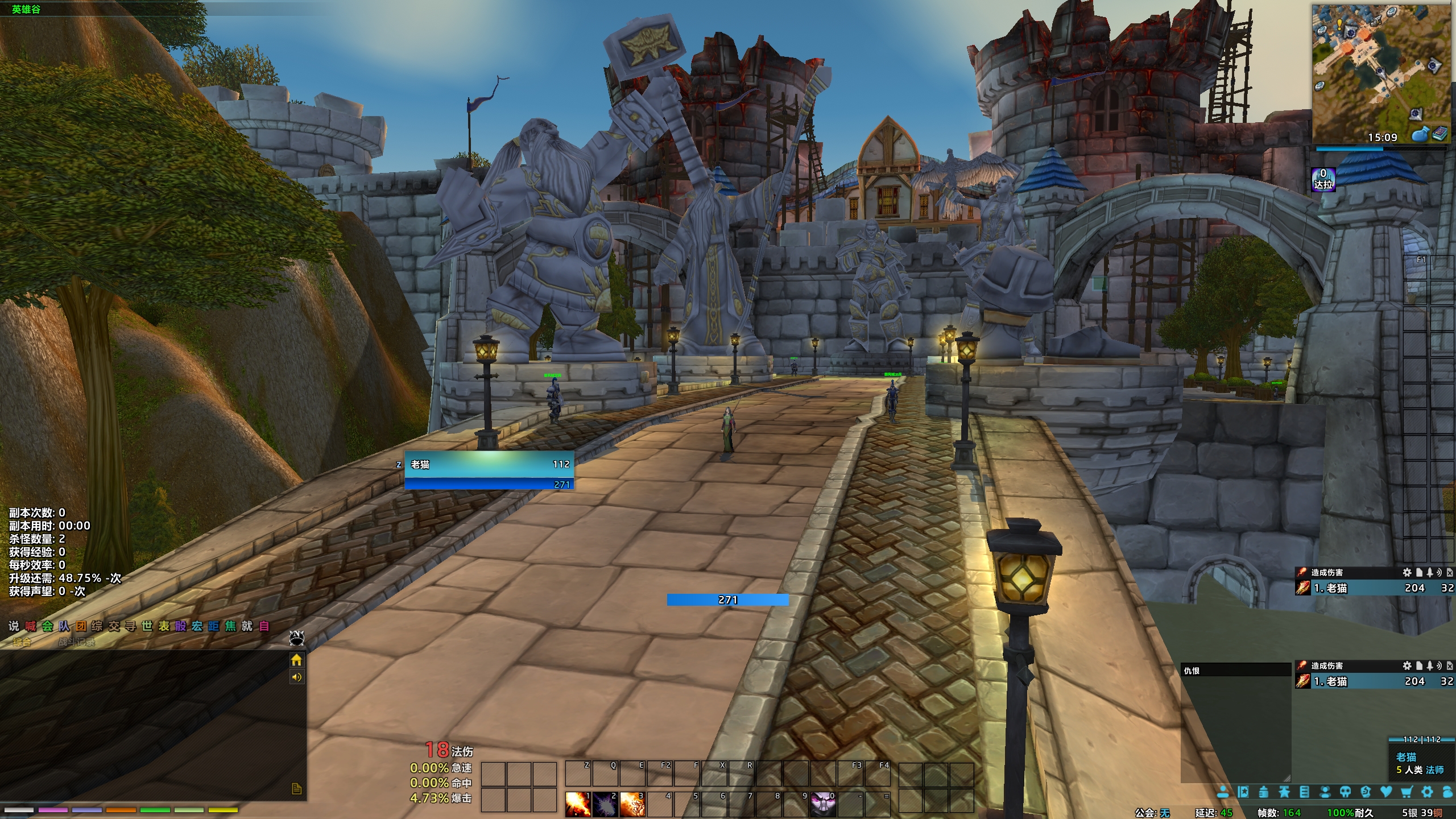Select the green 会 guild channel button

point(47,626)
